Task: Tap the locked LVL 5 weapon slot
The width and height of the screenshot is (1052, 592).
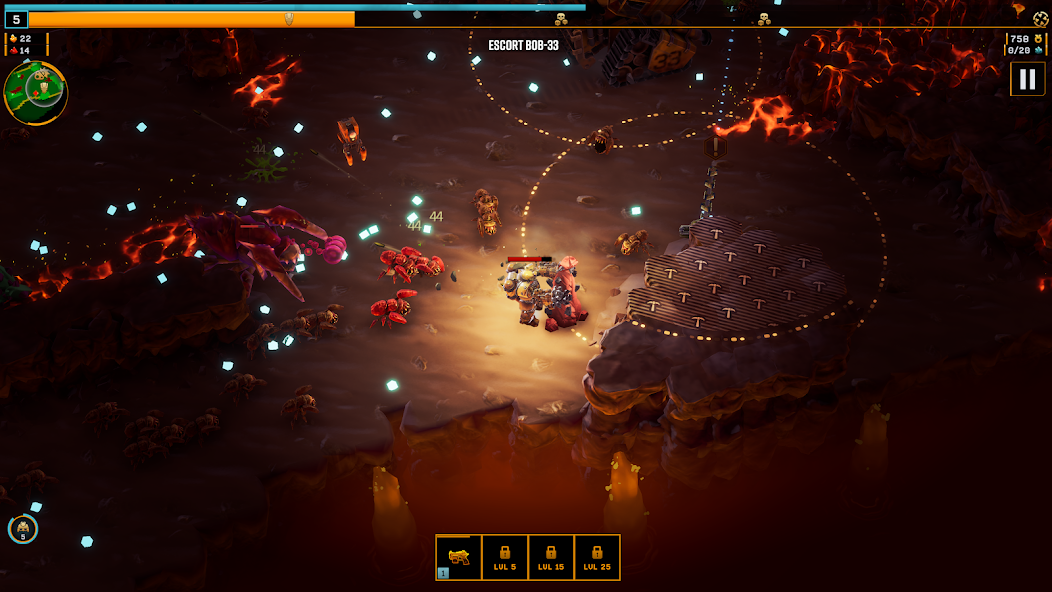Action: point(505,557)
